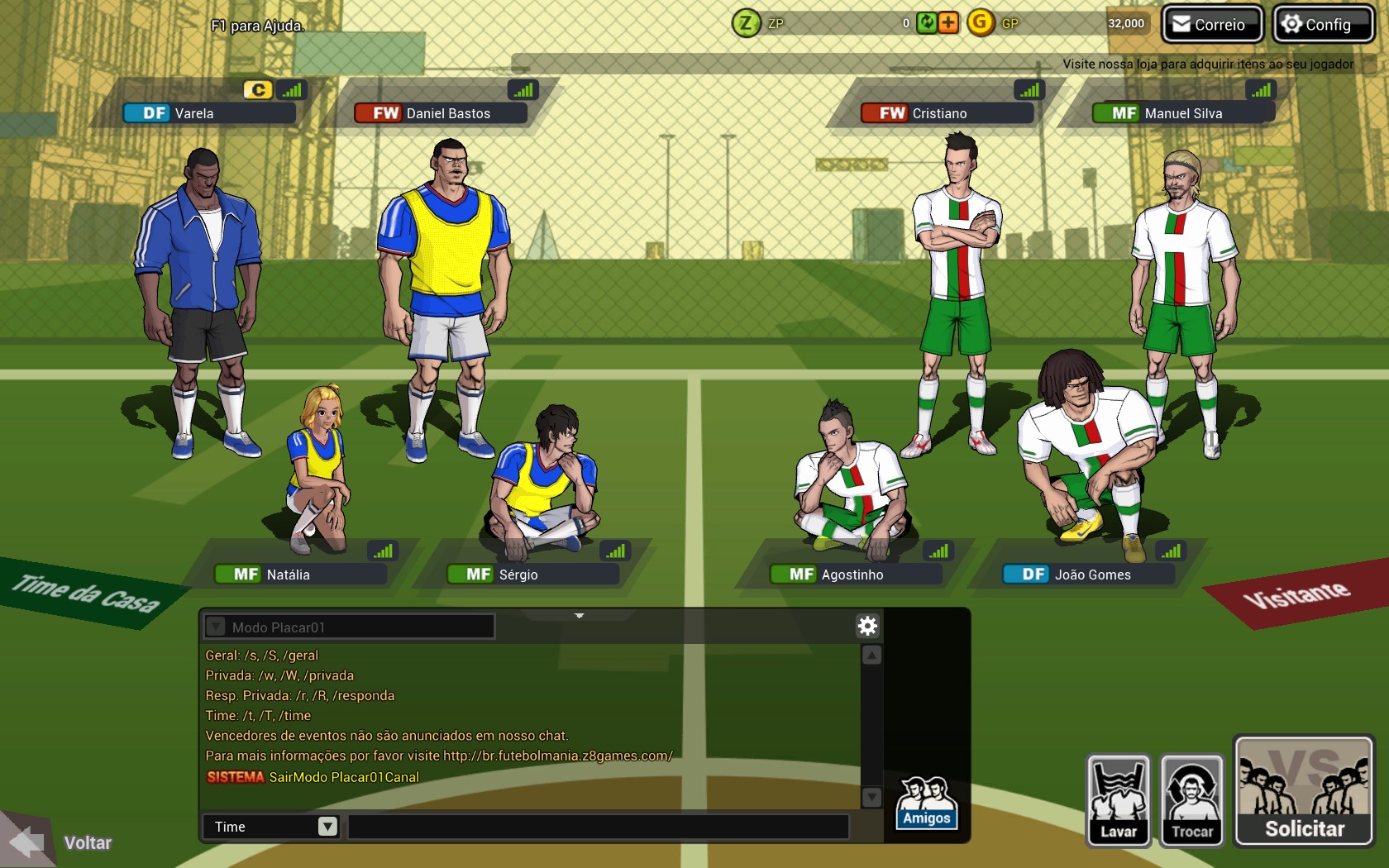Image resolution: width=1389 pixels, height=868 pixels.
Task: Click the green ZP currency icon
Action: coord(745,23)
